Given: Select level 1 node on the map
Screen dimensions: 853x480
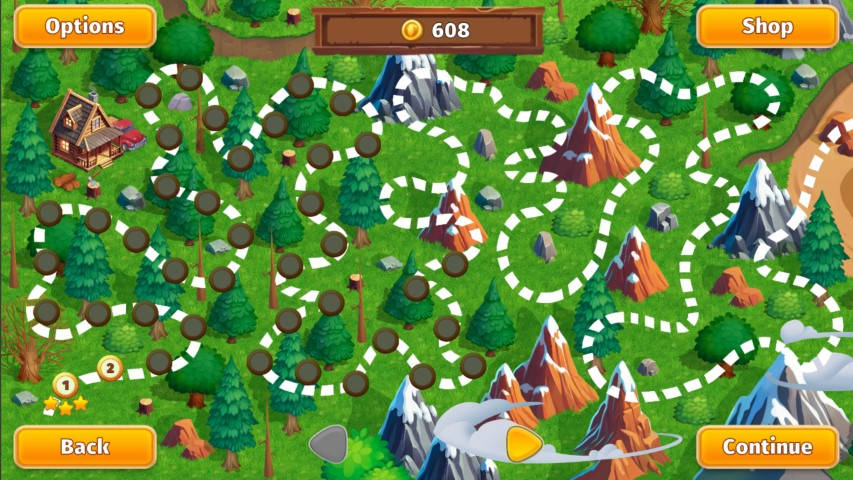Looking at the screenshot, I should pos(65,384).
